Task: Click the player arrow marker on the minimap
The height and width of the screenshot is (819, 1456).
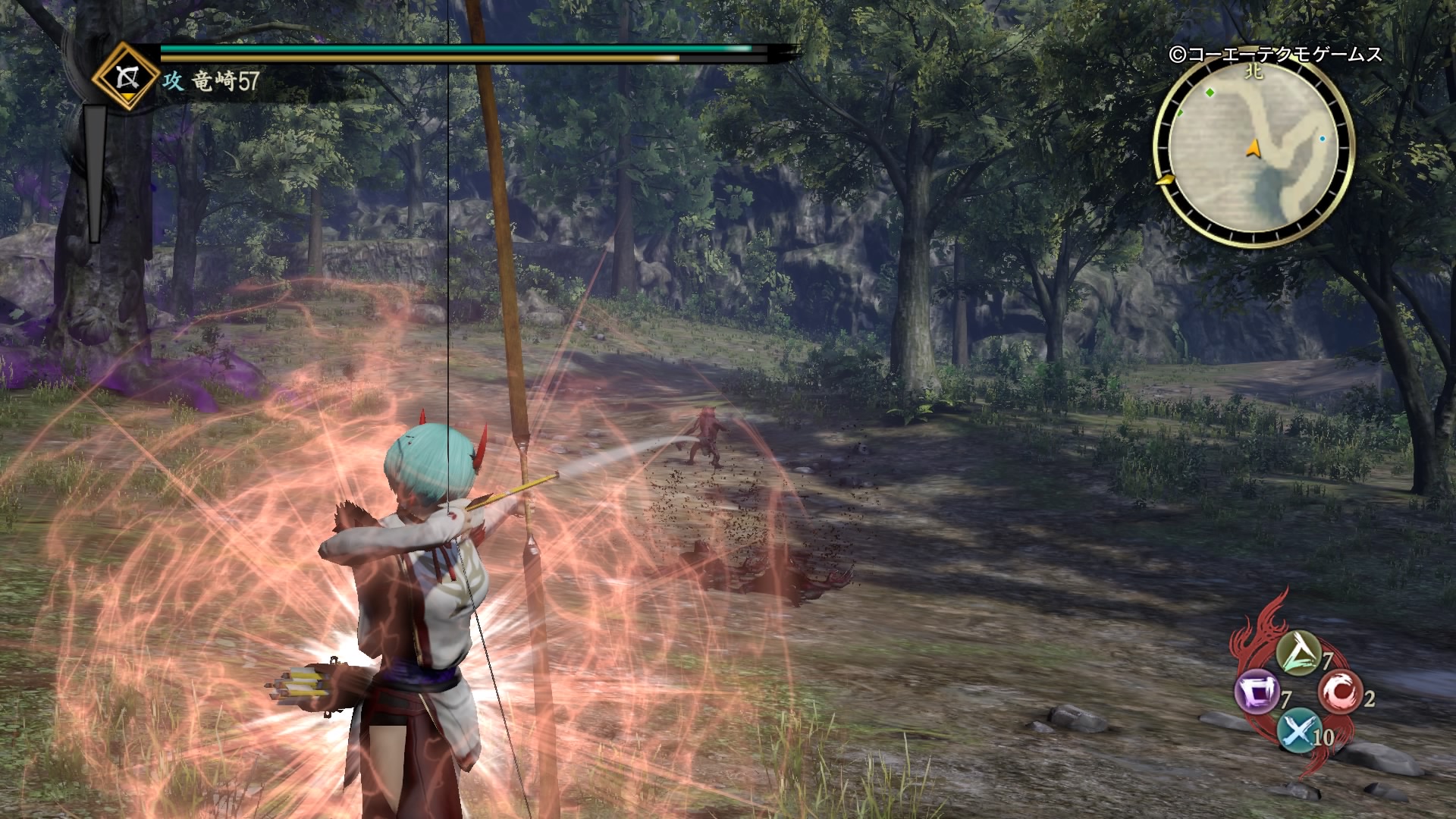Action: click(x=1253, y=149)
